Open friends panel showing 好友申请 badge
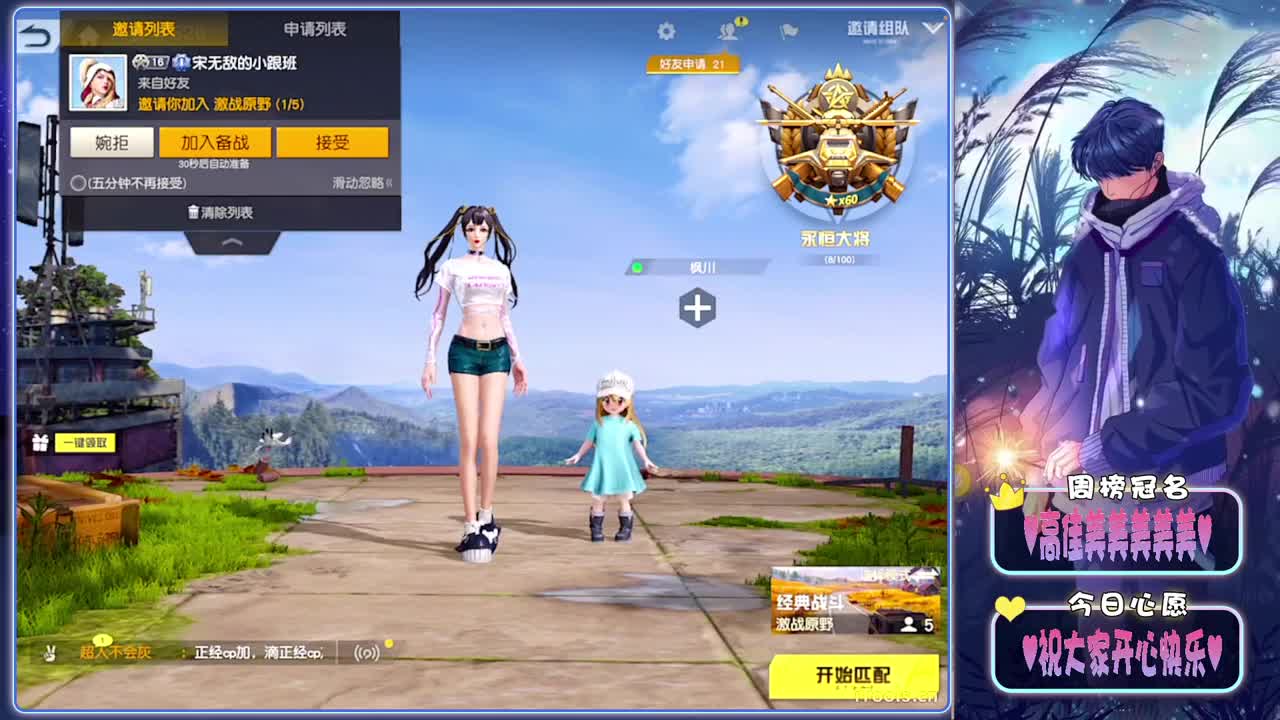Viewport: 1280px width, 720px height. [728, 30]
